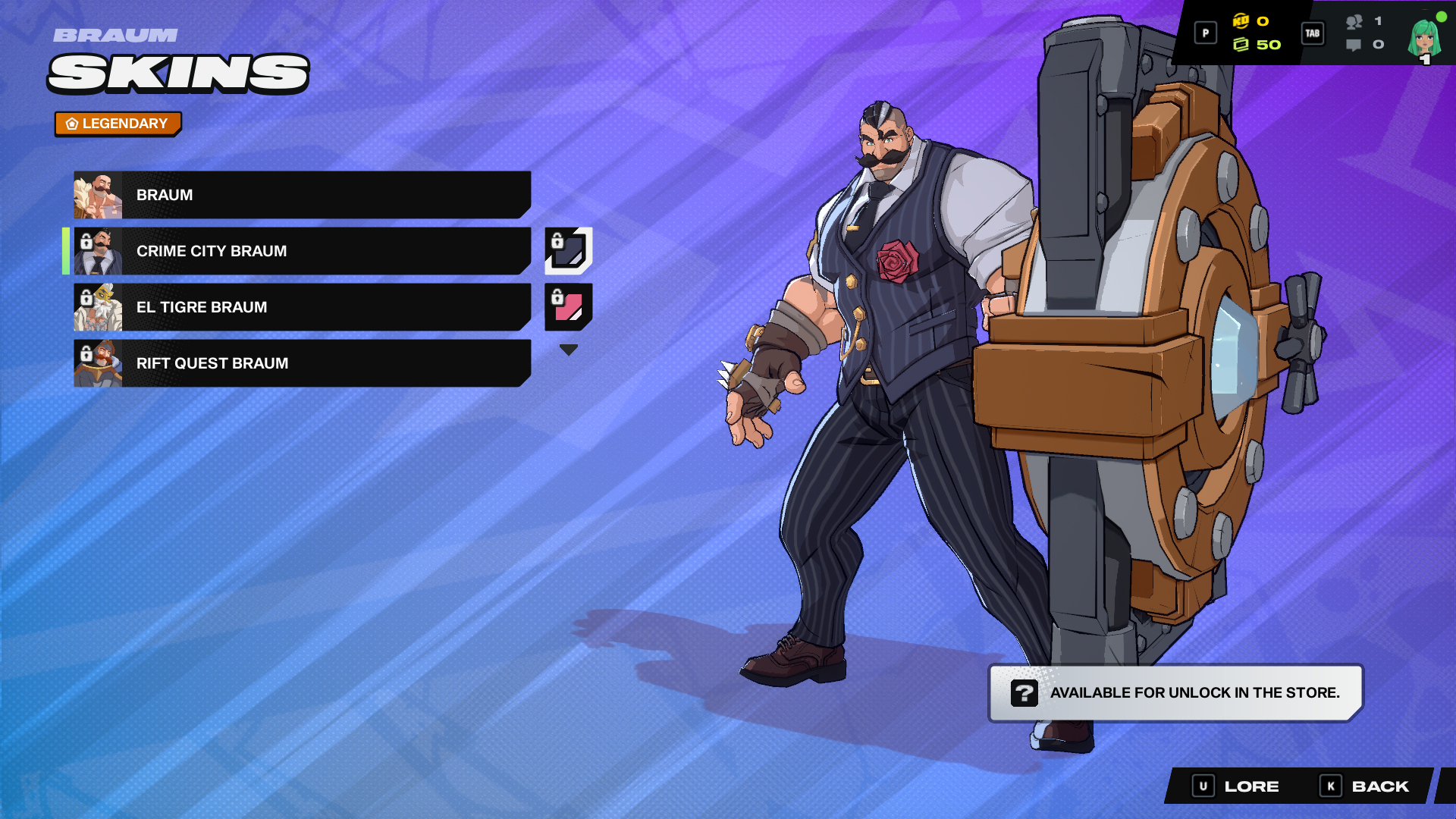The height and width of the screenshot is (819, 1456).
Task: Select the BRAUM skin entry
Action: tap(303, 195)
